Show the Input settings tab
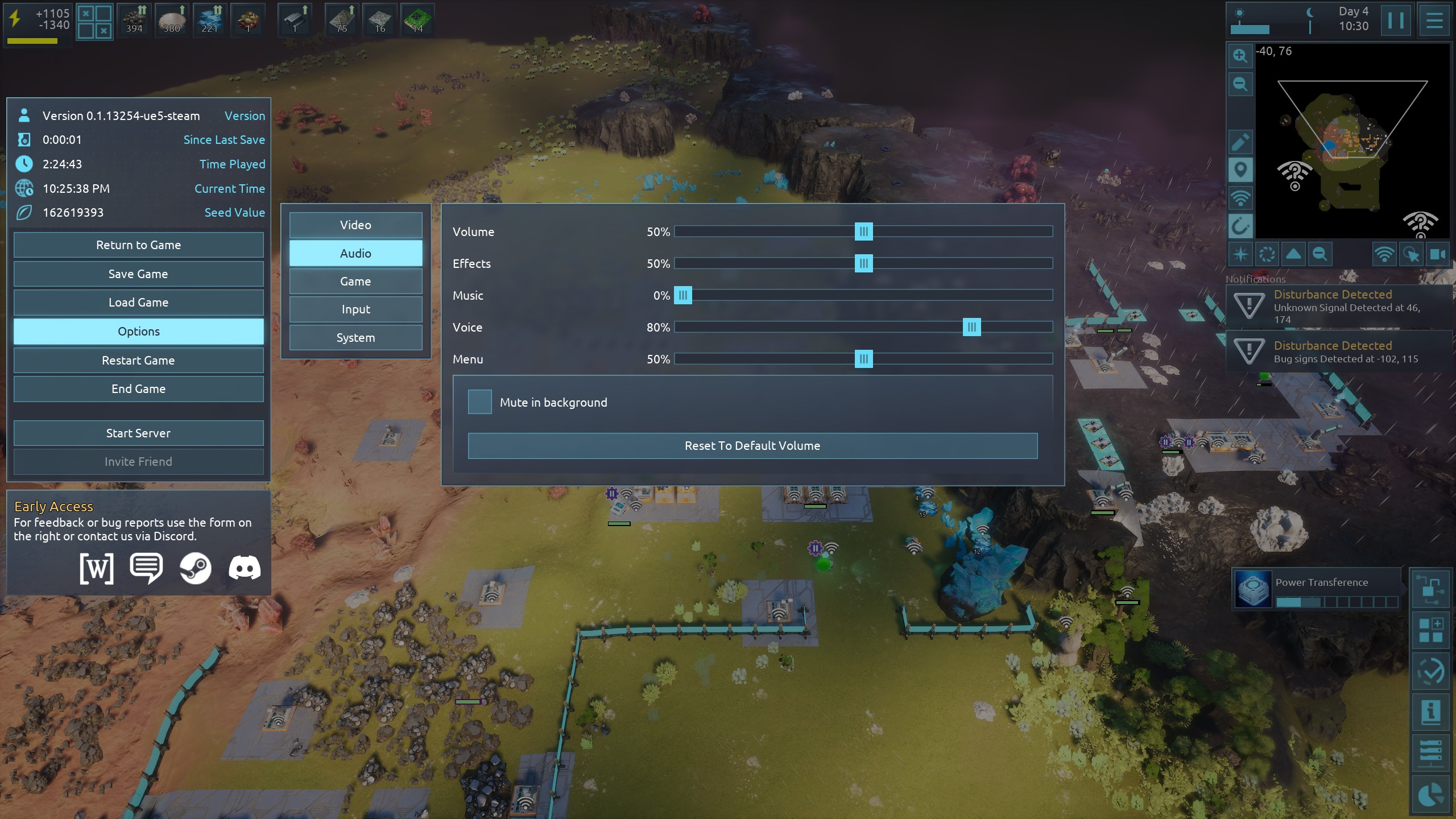 click(x=355, y=309)
